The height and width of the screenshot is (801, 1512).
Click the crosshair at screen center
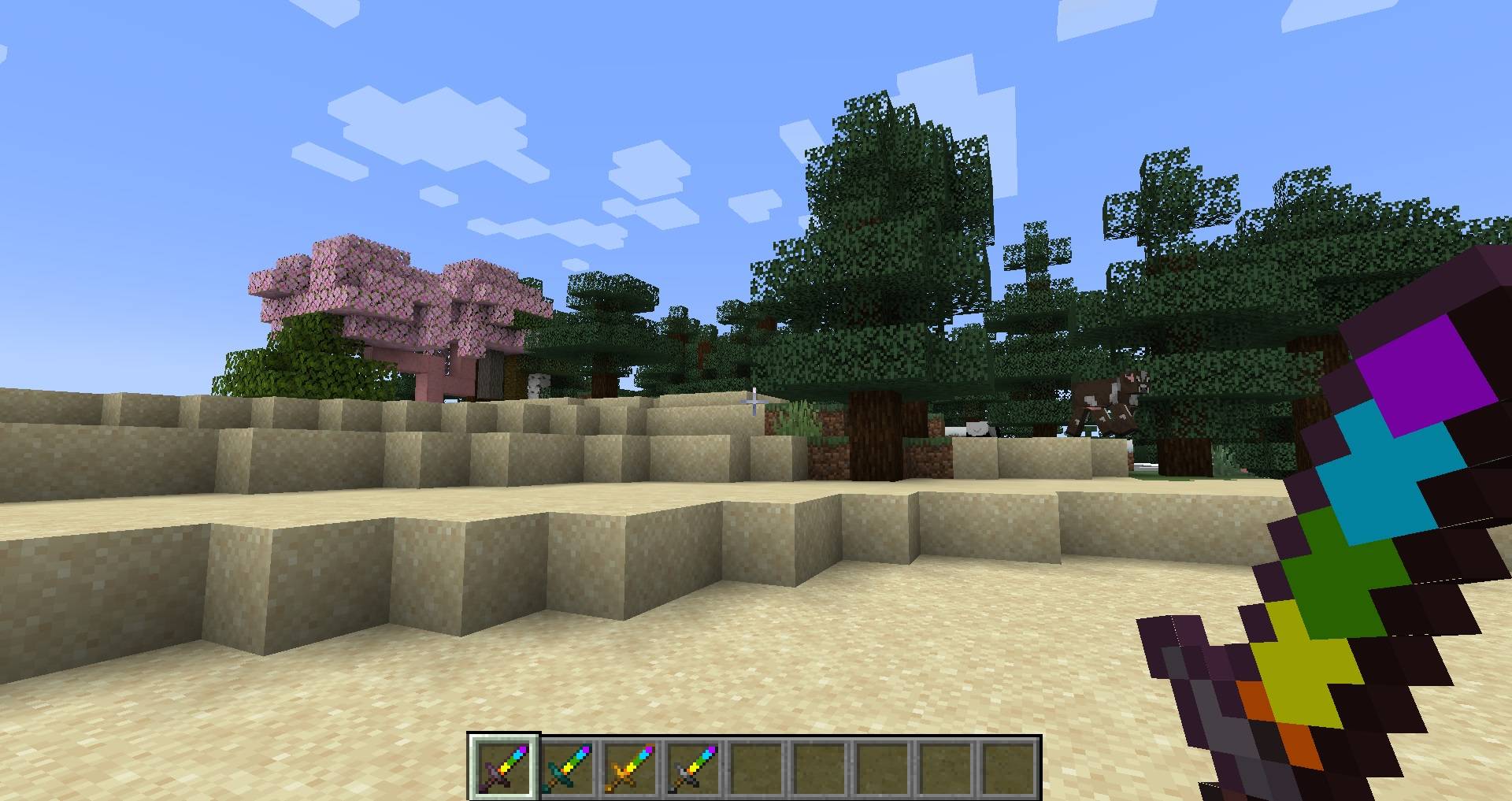click(x=755, y=400)
